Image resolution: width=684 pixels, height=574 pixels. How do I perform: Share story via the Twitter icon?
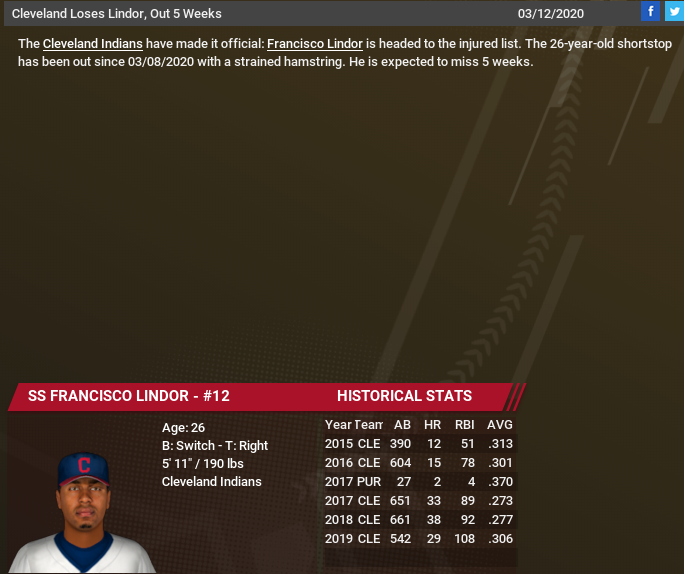pyautogui.click(x=673, y=12)
